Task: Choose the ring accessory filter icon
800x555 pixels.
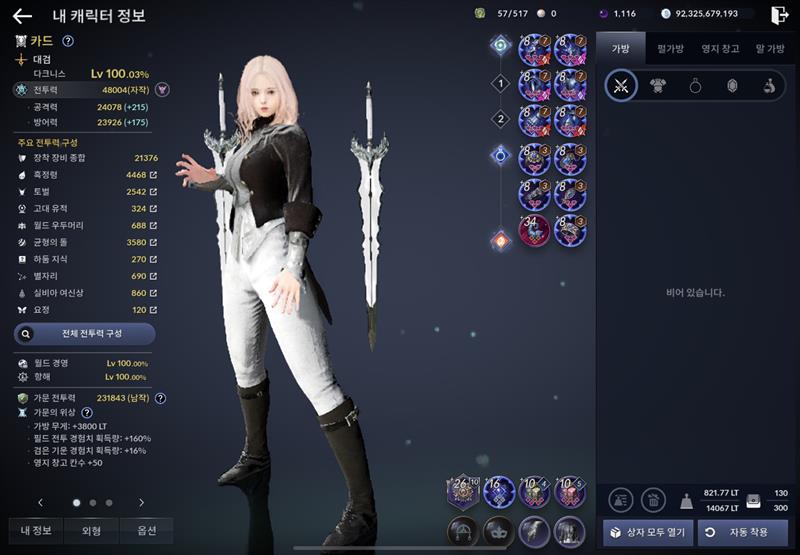Action: click(x=695, y=86)
